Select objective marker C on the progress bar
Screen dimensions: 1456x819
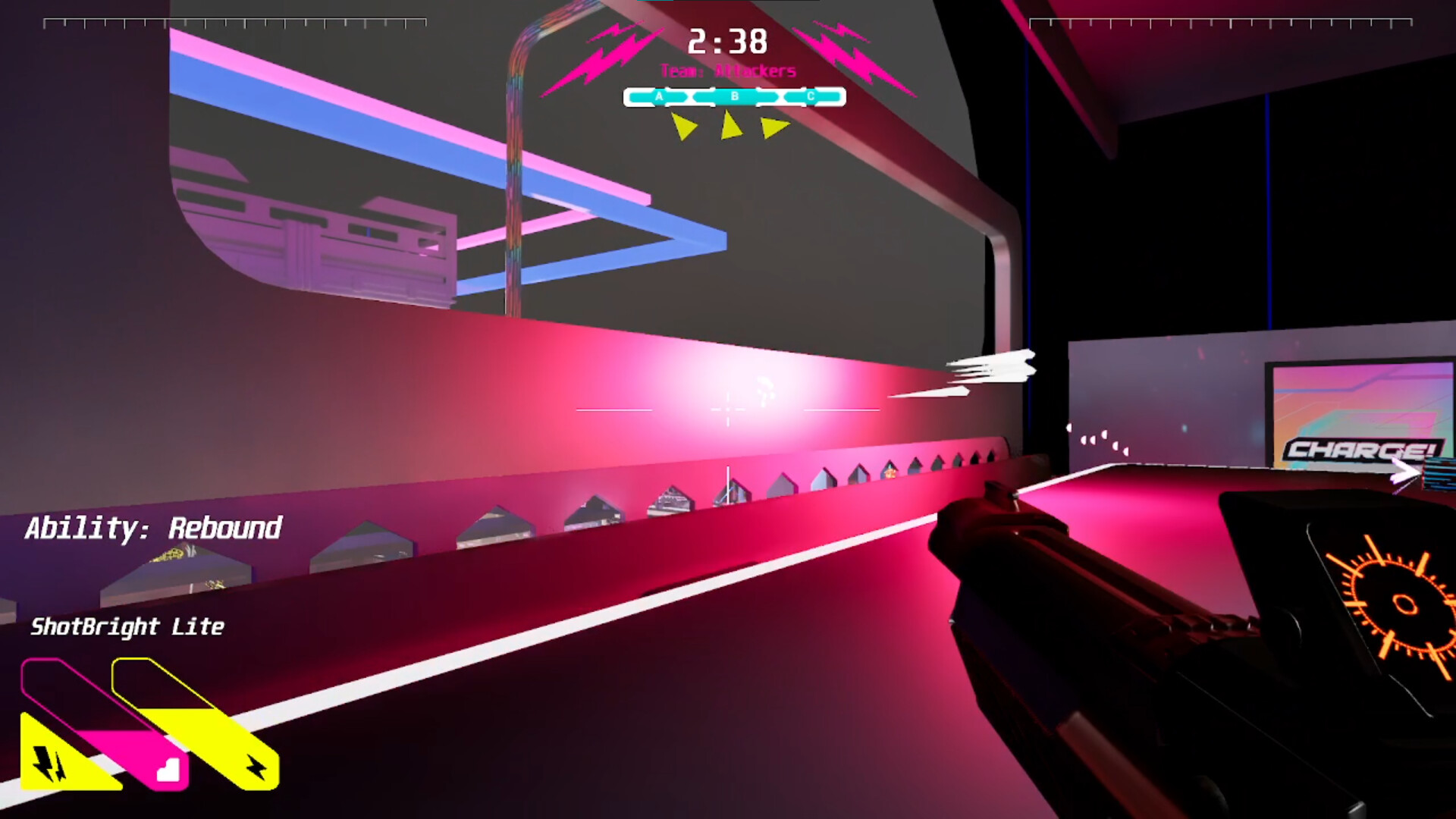pos(810,96)
